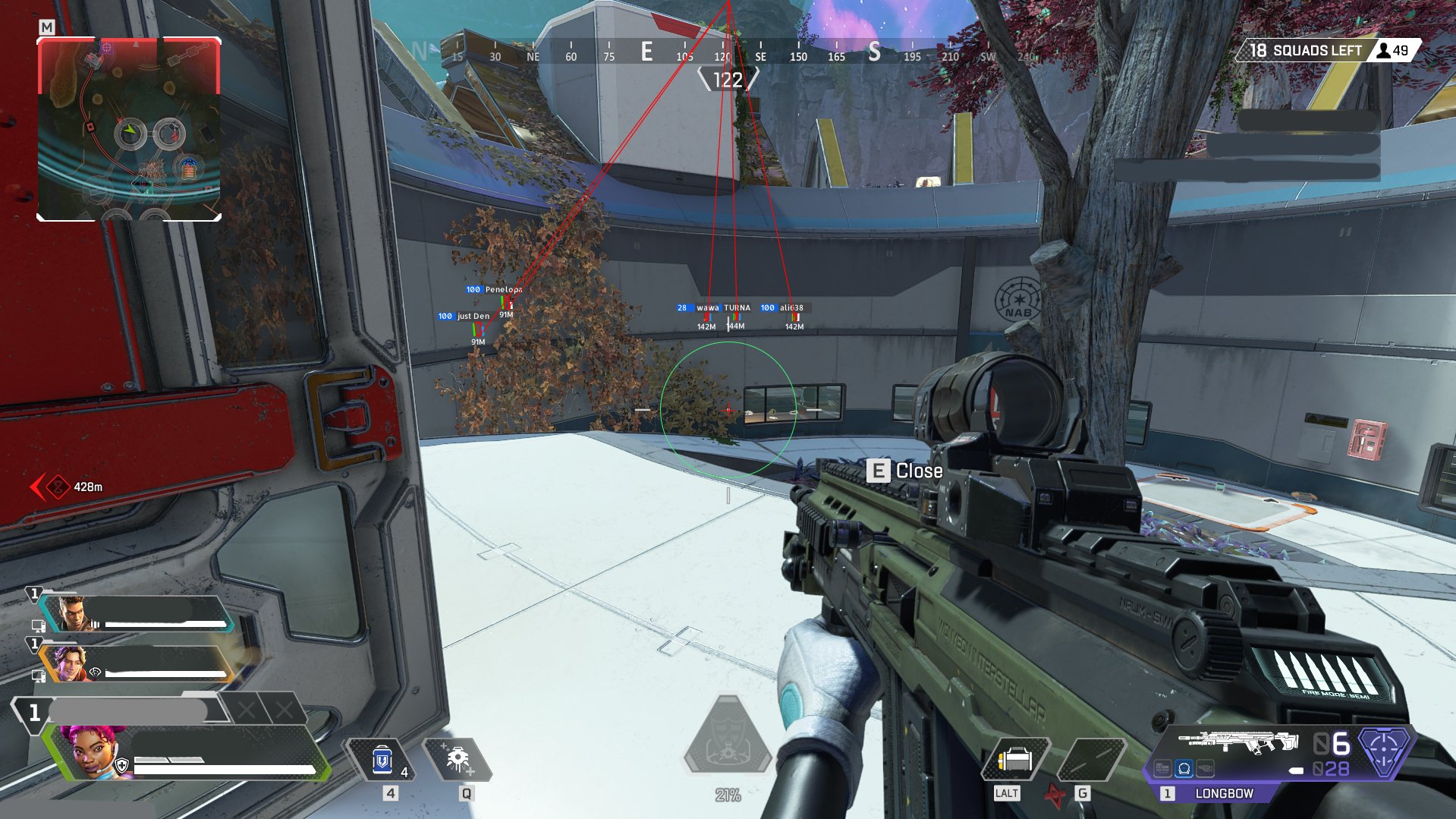Click the survival item slot bound to G
The image size is (1456, 819).
click(x=1093, y=759)
